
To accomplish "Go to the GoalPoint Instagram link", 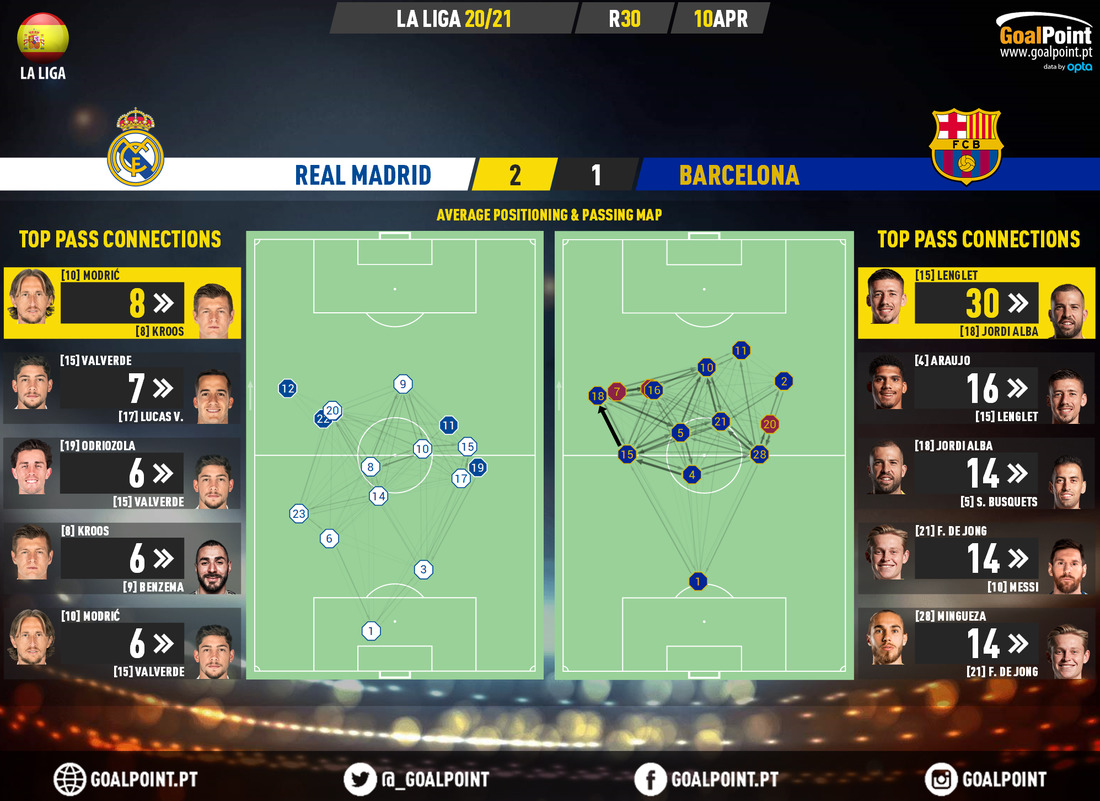I will [942, 779].
